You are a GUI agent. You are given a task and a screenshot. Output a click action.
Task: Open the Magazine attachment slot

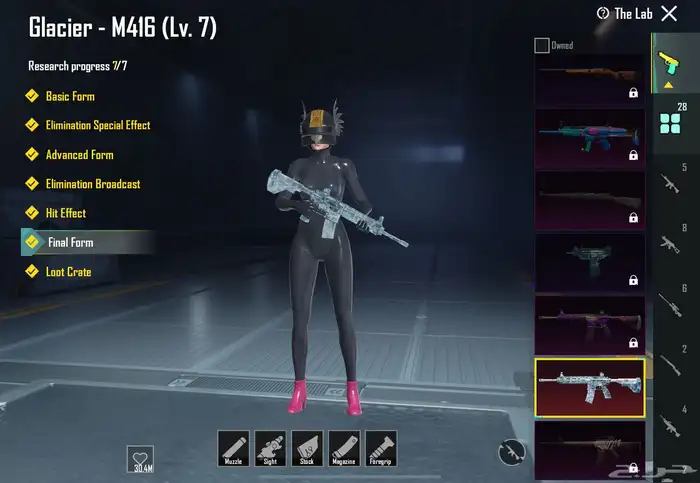pos(344,448)
